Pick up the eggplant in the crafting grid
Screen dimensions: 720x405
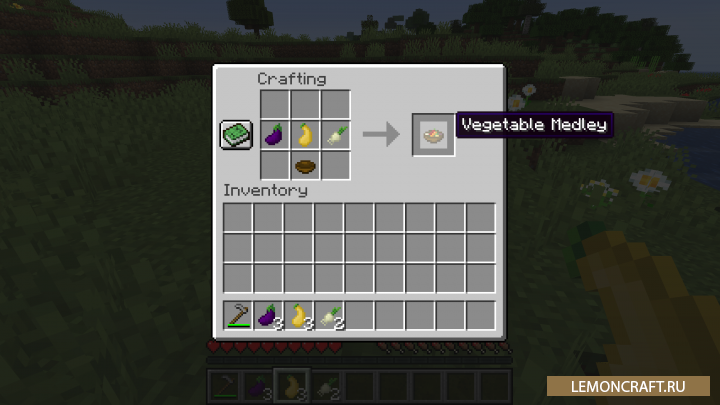click(x=275, y=134)
